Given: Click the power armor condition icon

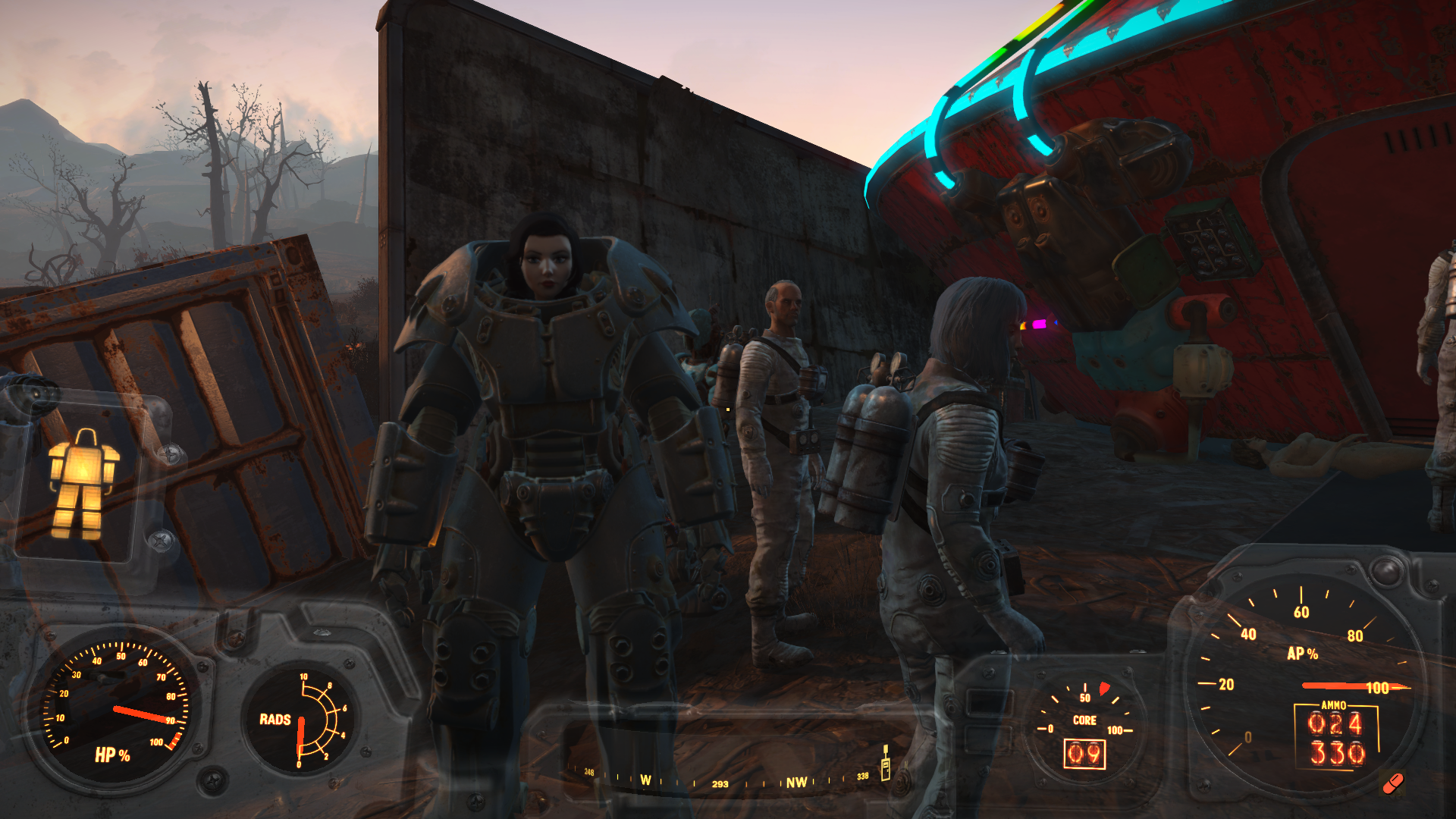Looking at the screenshot, I should tap(83, 485).
